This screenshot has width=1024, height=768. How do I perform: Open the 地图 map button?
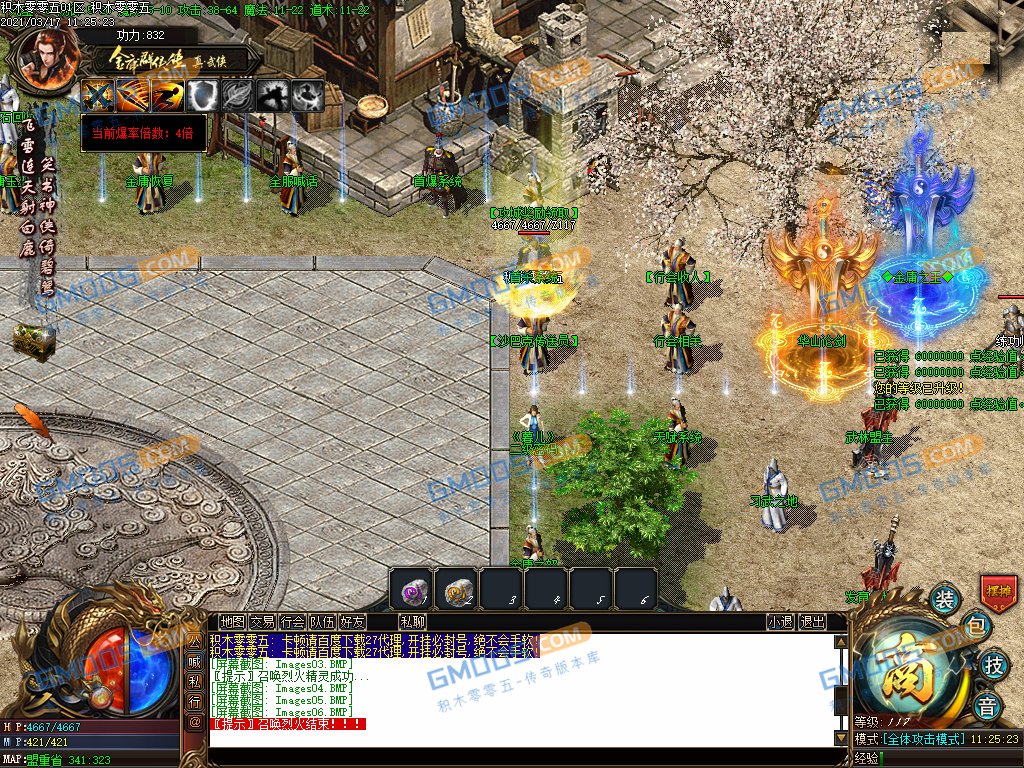232,622
